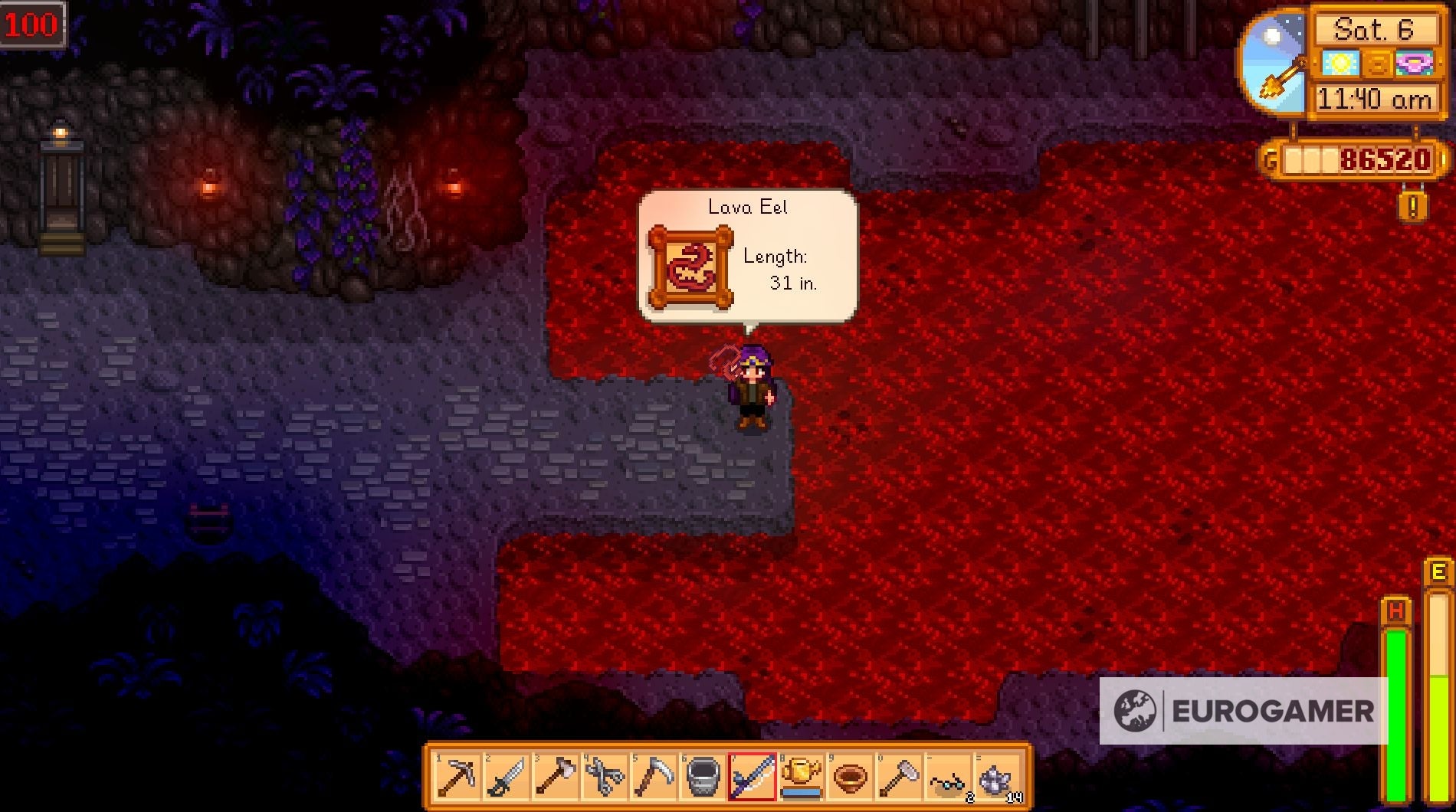Select the shears in hotbar slot 4
The width and height of the screenshot is (1456, 812).
pyautogui.click(x=603, y=776)
